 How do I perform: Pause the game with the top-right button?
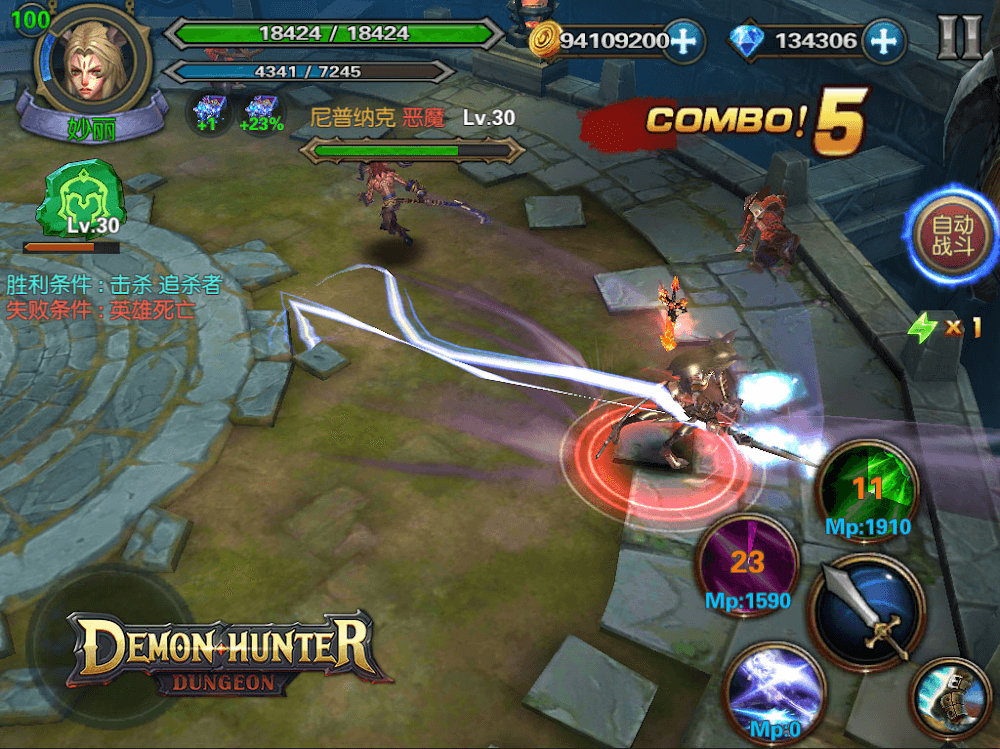(x=959, y=39)
